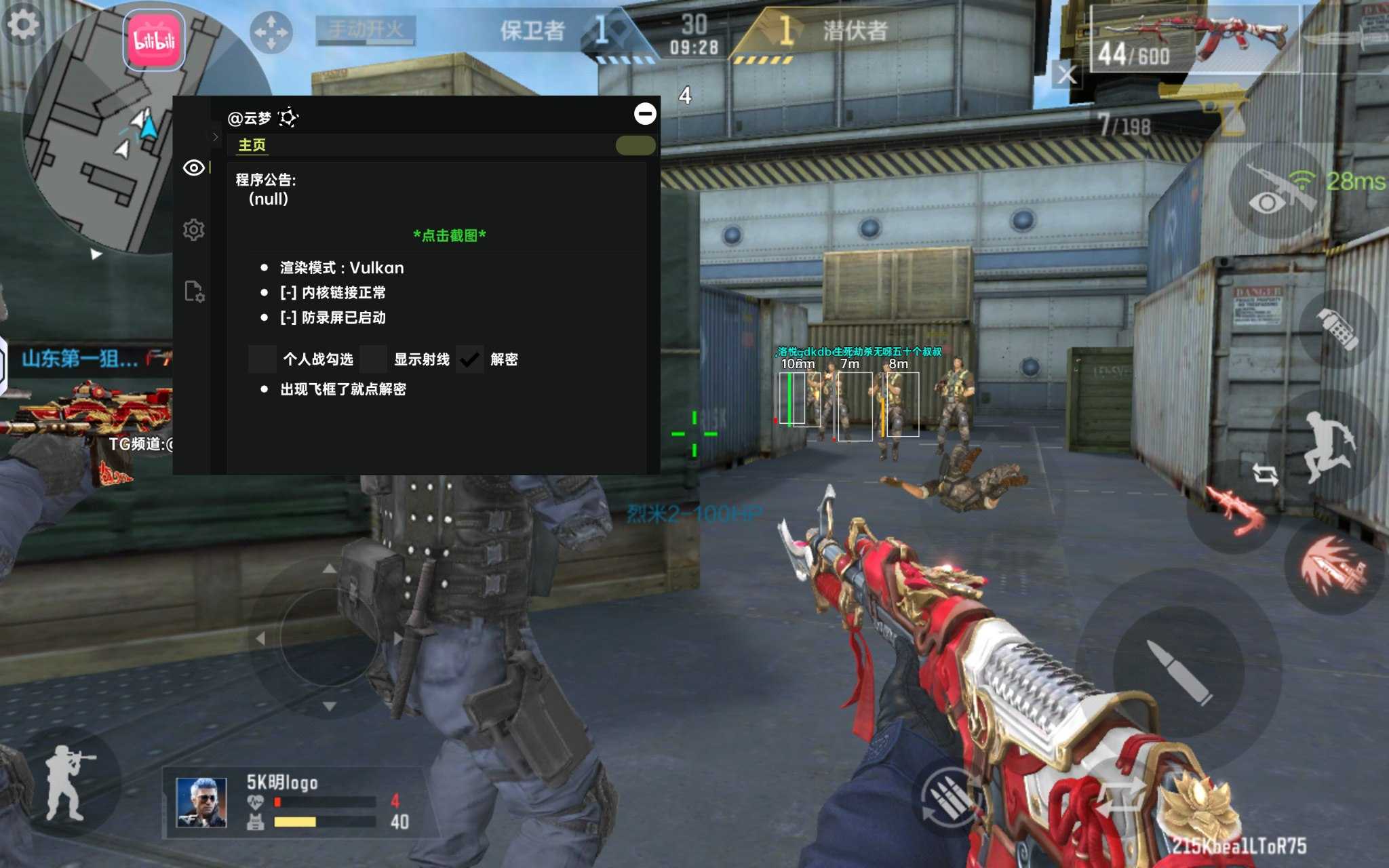Screen dimensions: 1389x868
Task: Open the gear settings in the corner
Action: point(23,26)
